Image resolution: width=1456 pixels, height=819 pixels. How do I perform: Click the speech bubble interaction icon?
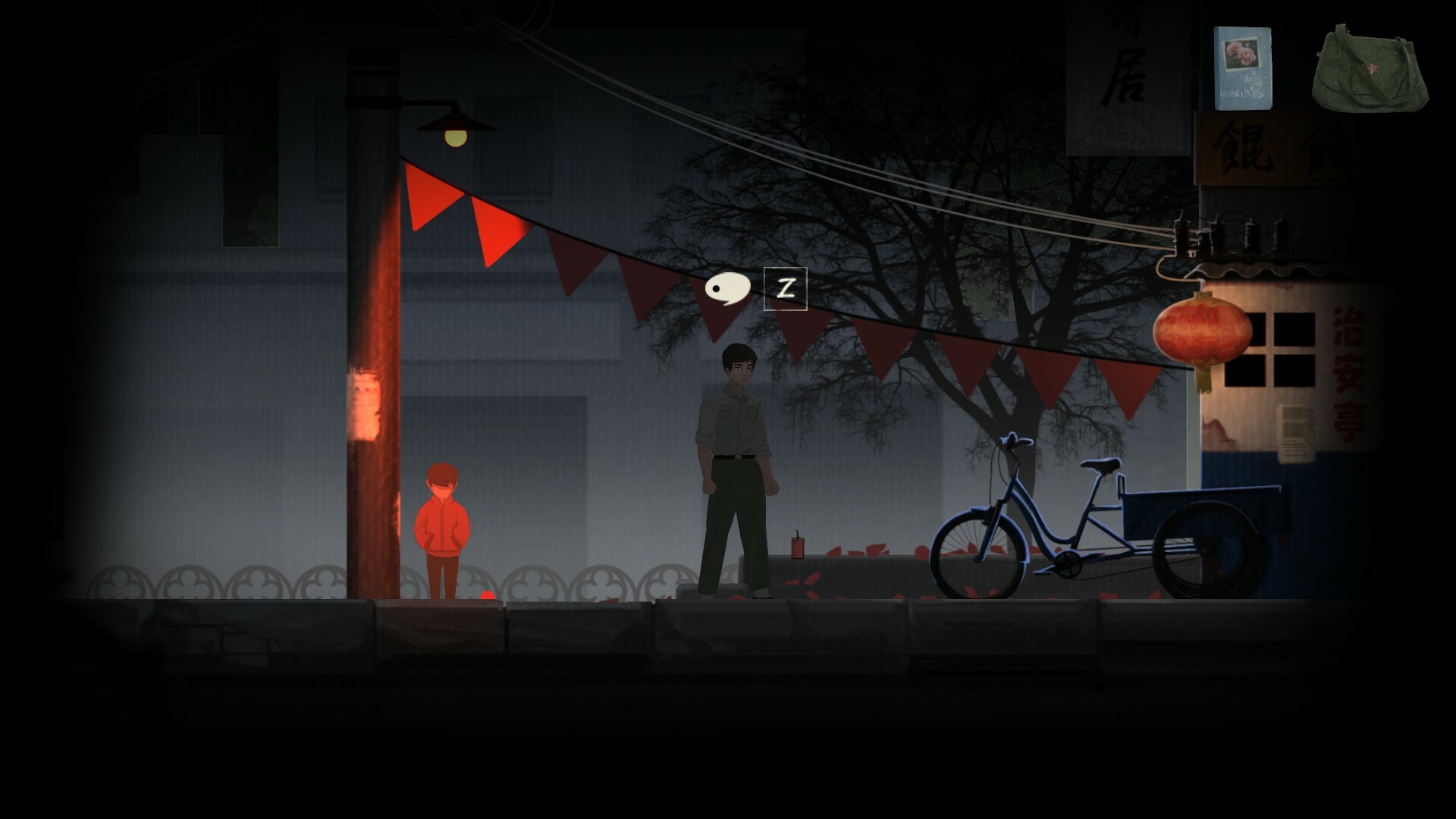tap(727, 289)
